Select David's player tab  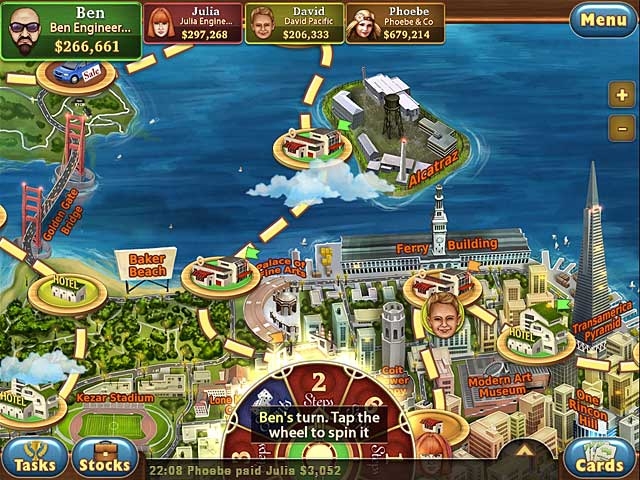294,22
